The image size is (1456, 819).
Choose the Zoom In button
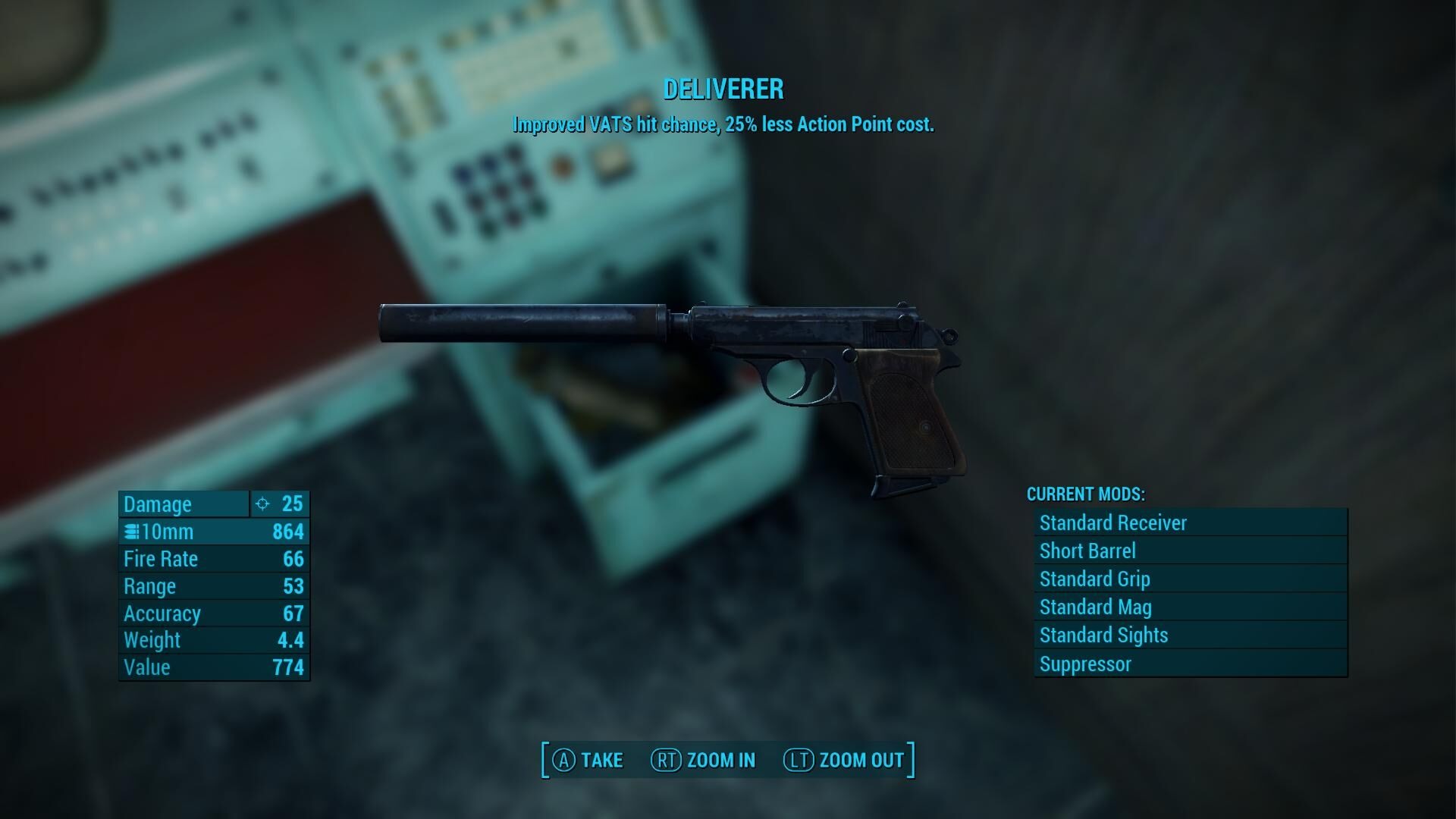click(x=703, y=760)
